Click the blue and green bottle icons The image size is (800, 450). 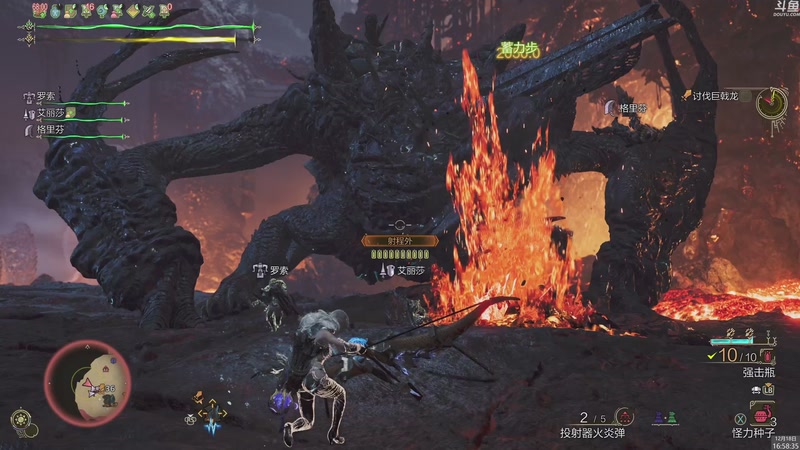click(667, 417)
